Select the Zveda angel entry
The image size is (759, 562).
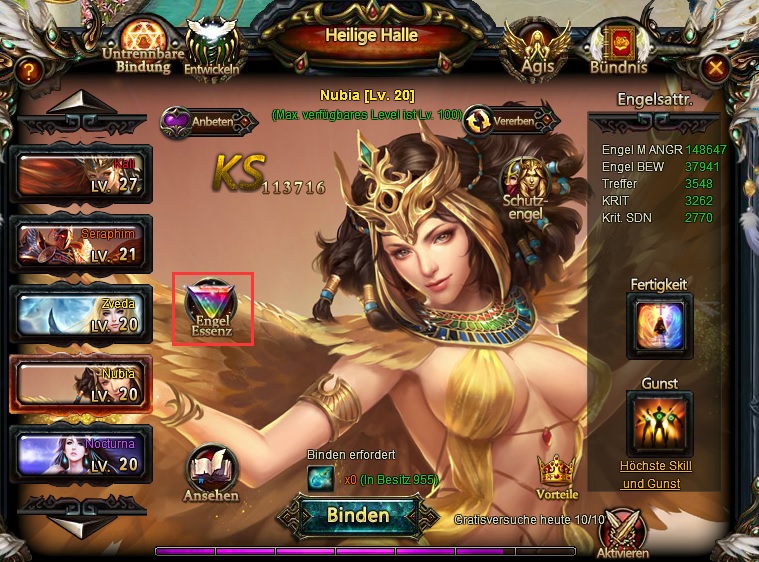click(x=80, y=314)
